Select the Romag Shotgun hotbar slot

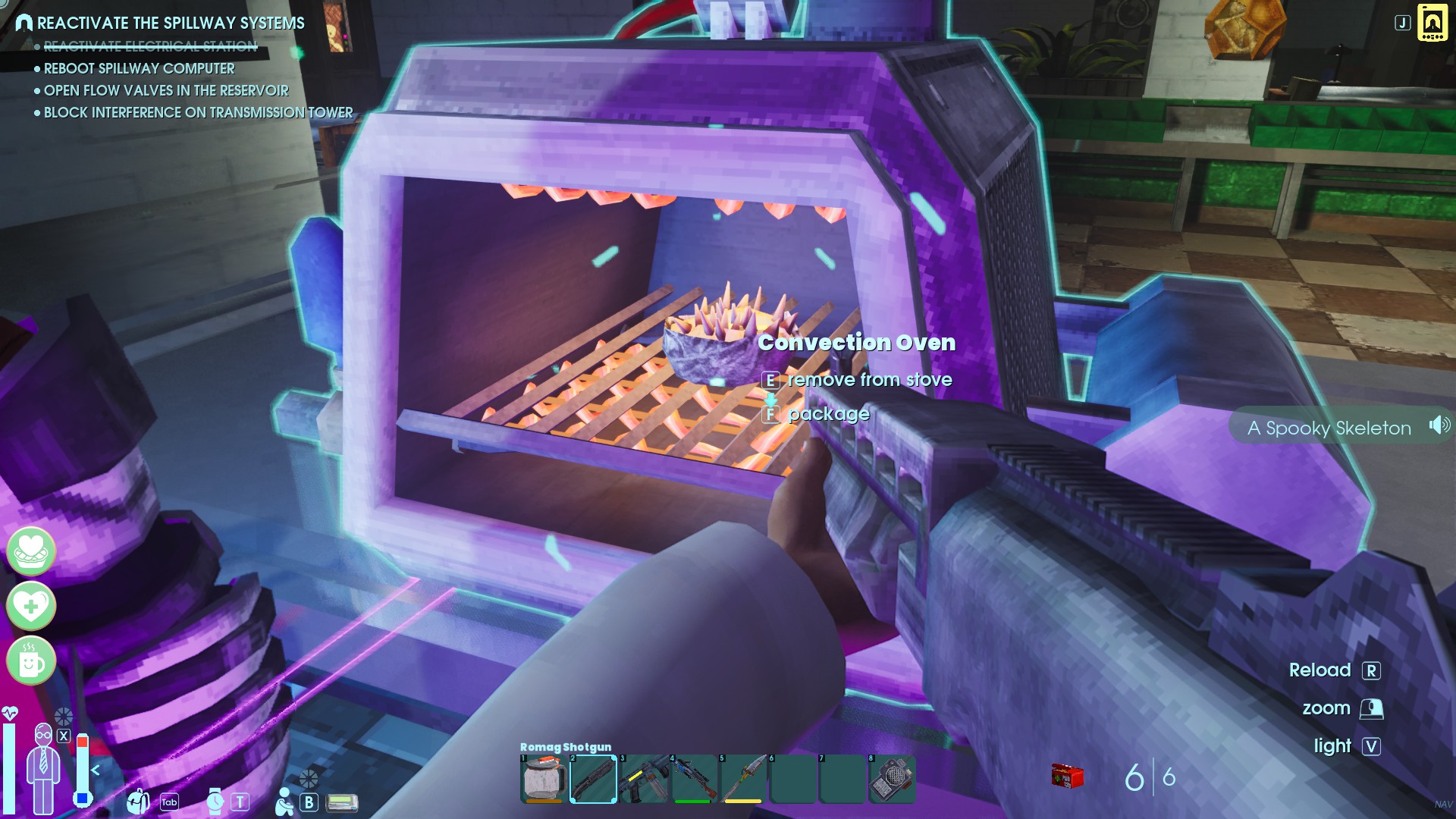tap(592, 778)
